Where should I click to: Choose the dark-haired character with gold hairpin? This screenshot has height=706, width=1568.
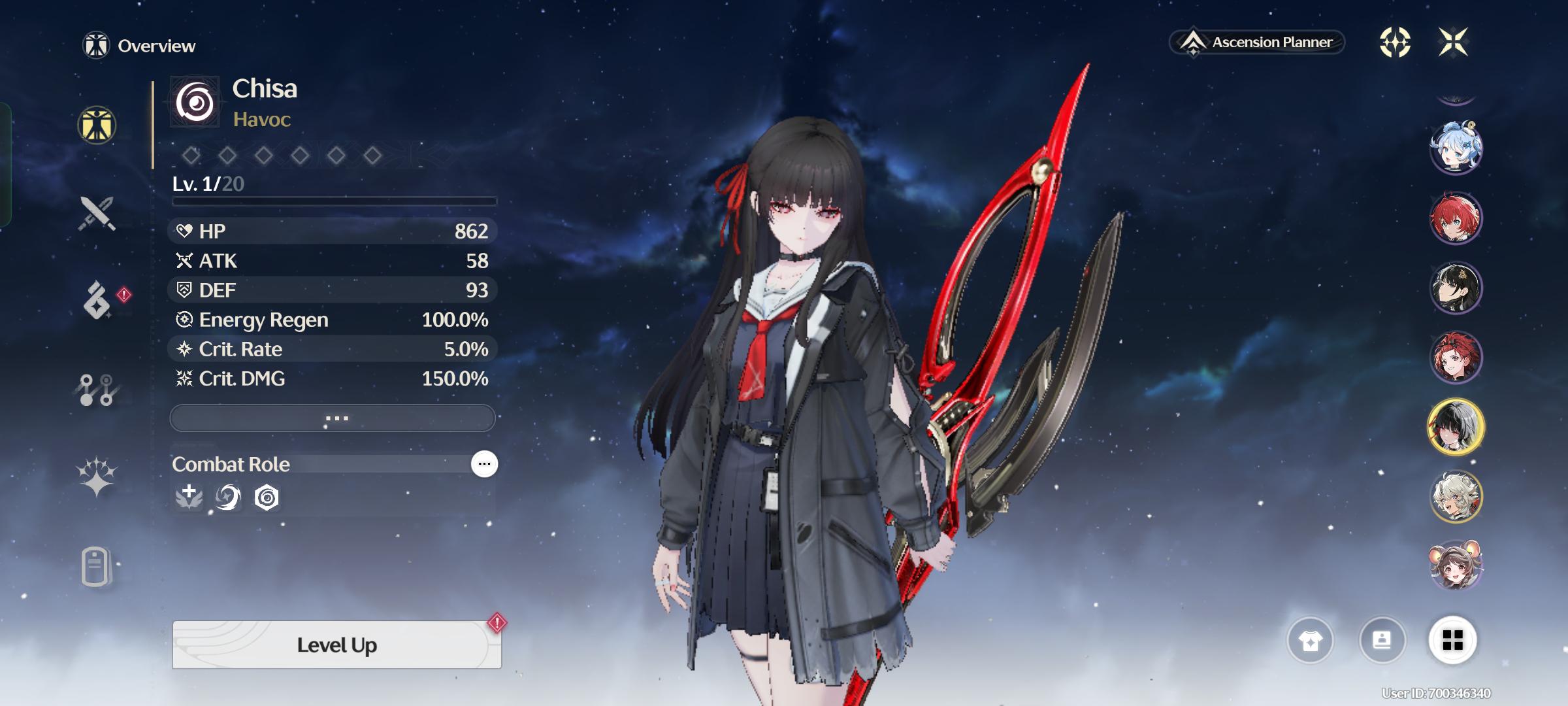1456,288
